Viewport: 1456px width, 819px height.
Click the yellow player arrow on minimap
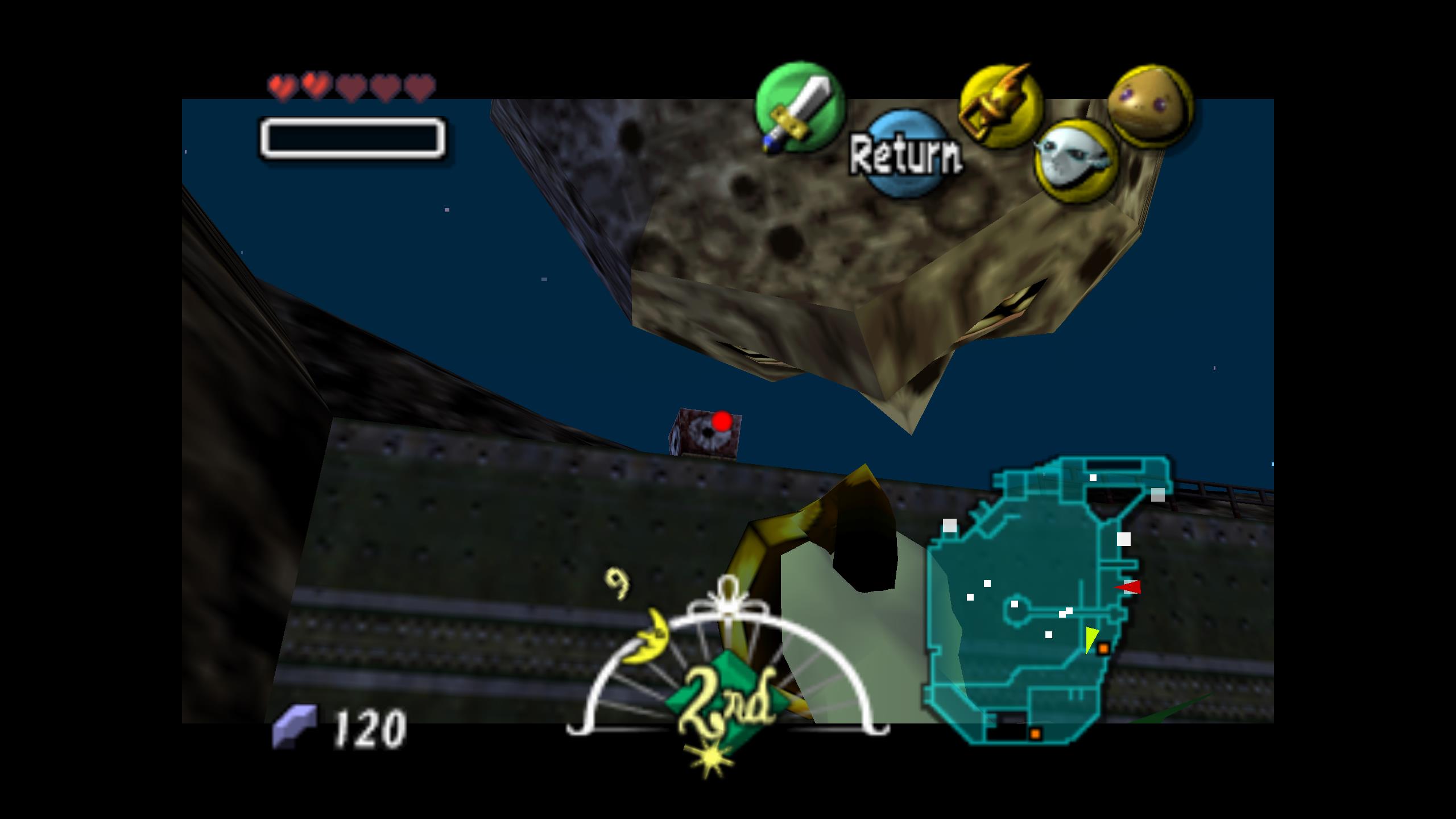tap(1090, 638)
